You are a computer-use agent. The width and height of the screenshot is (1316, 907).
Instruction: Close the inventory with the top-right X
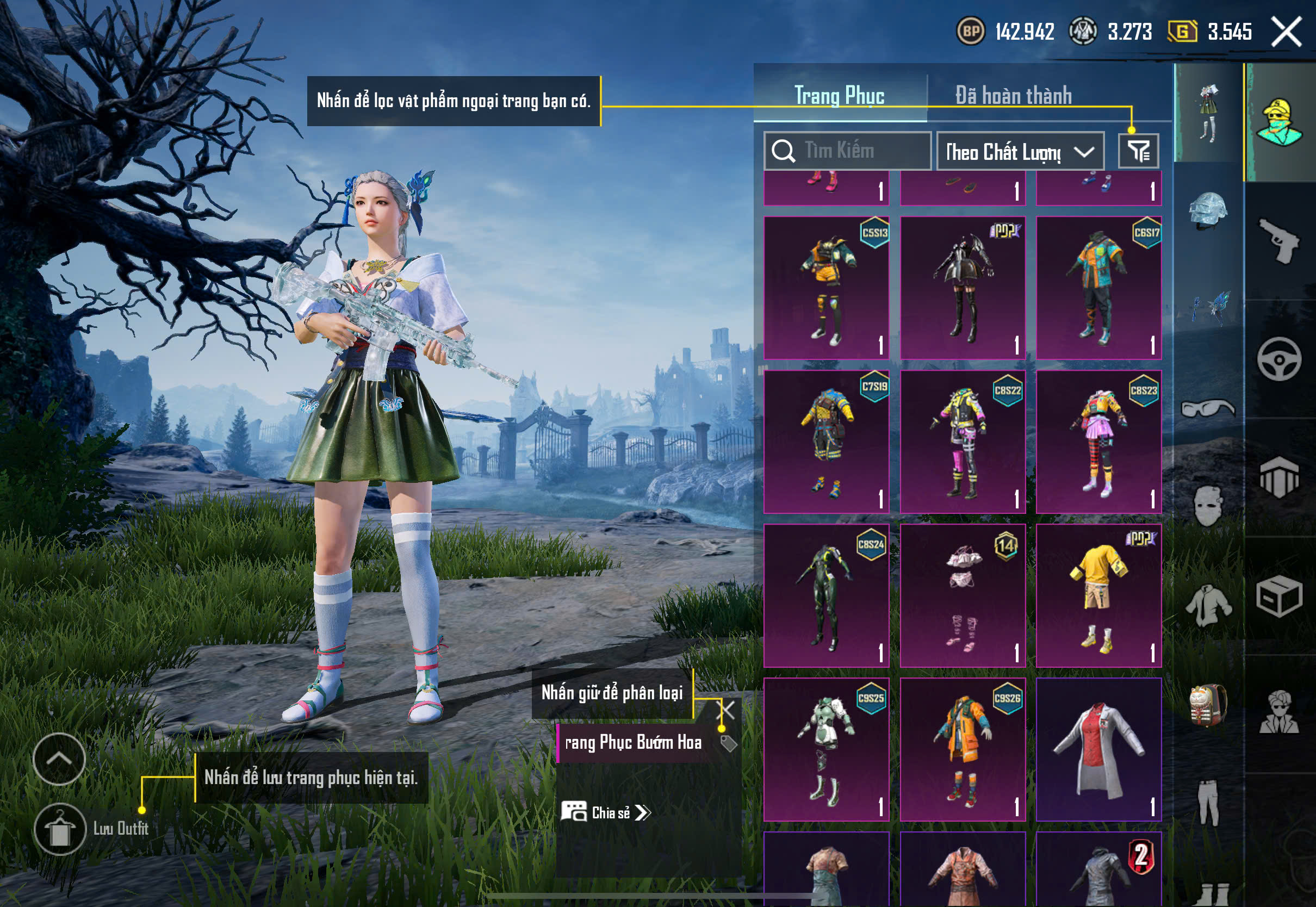tap(1286, 32)
